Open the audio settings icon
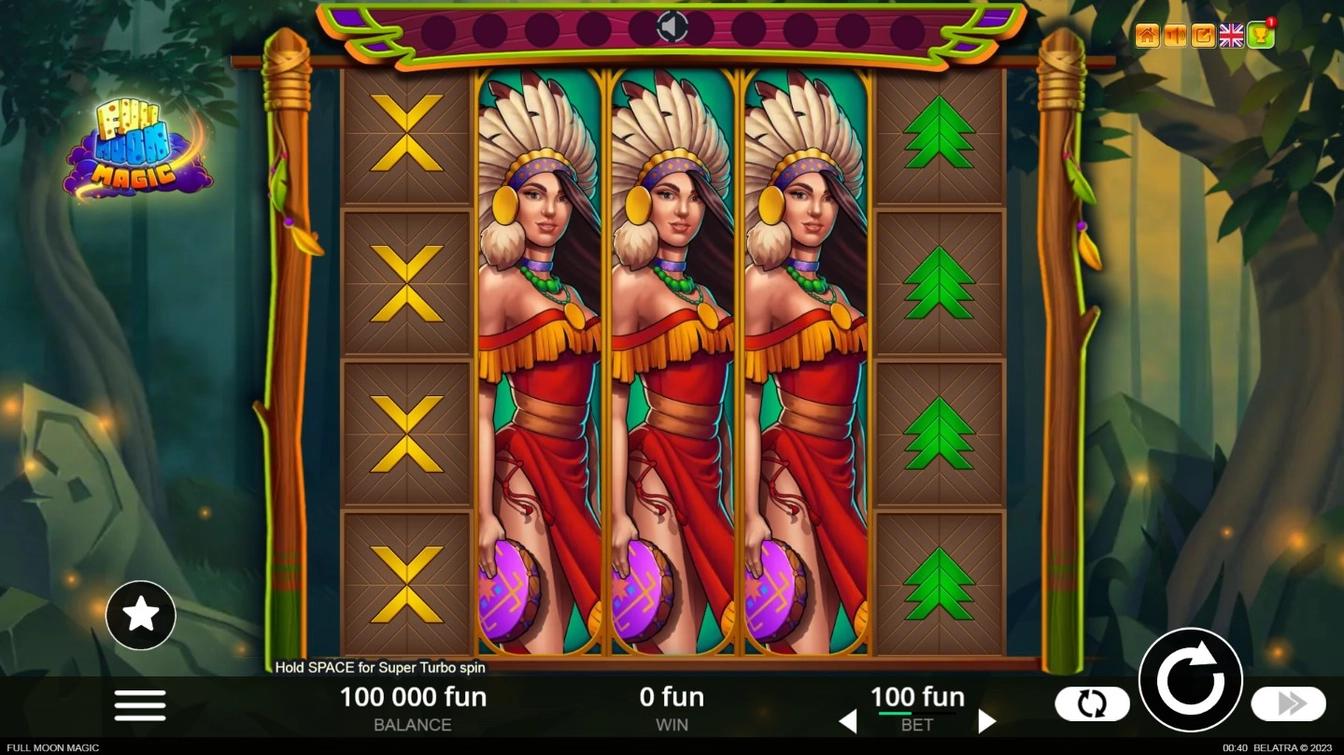This screenshot has height=755, width=1344. pyautogui.click(x=1175, y=37)
